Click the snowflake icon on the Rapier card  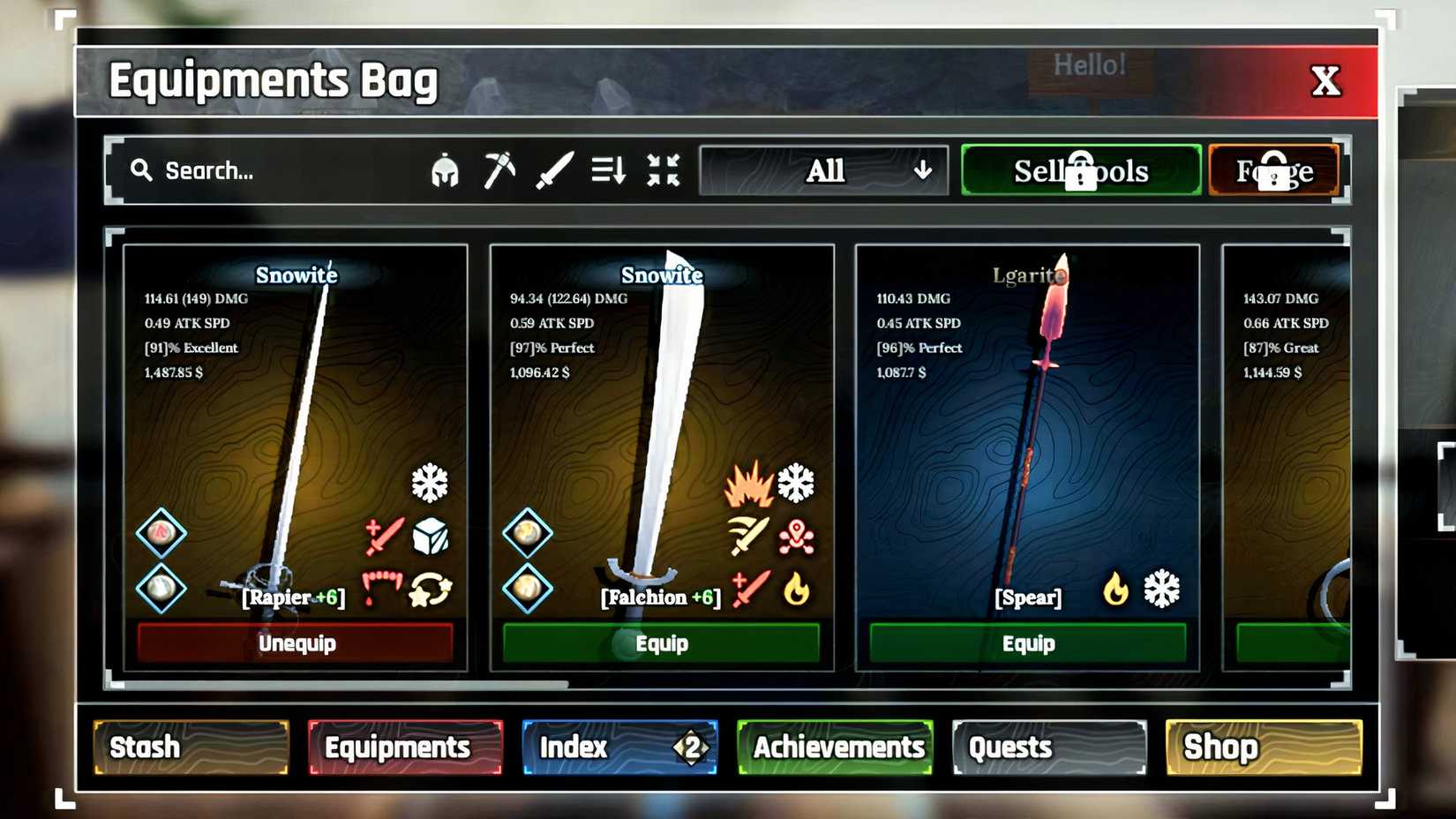point(430,482)
